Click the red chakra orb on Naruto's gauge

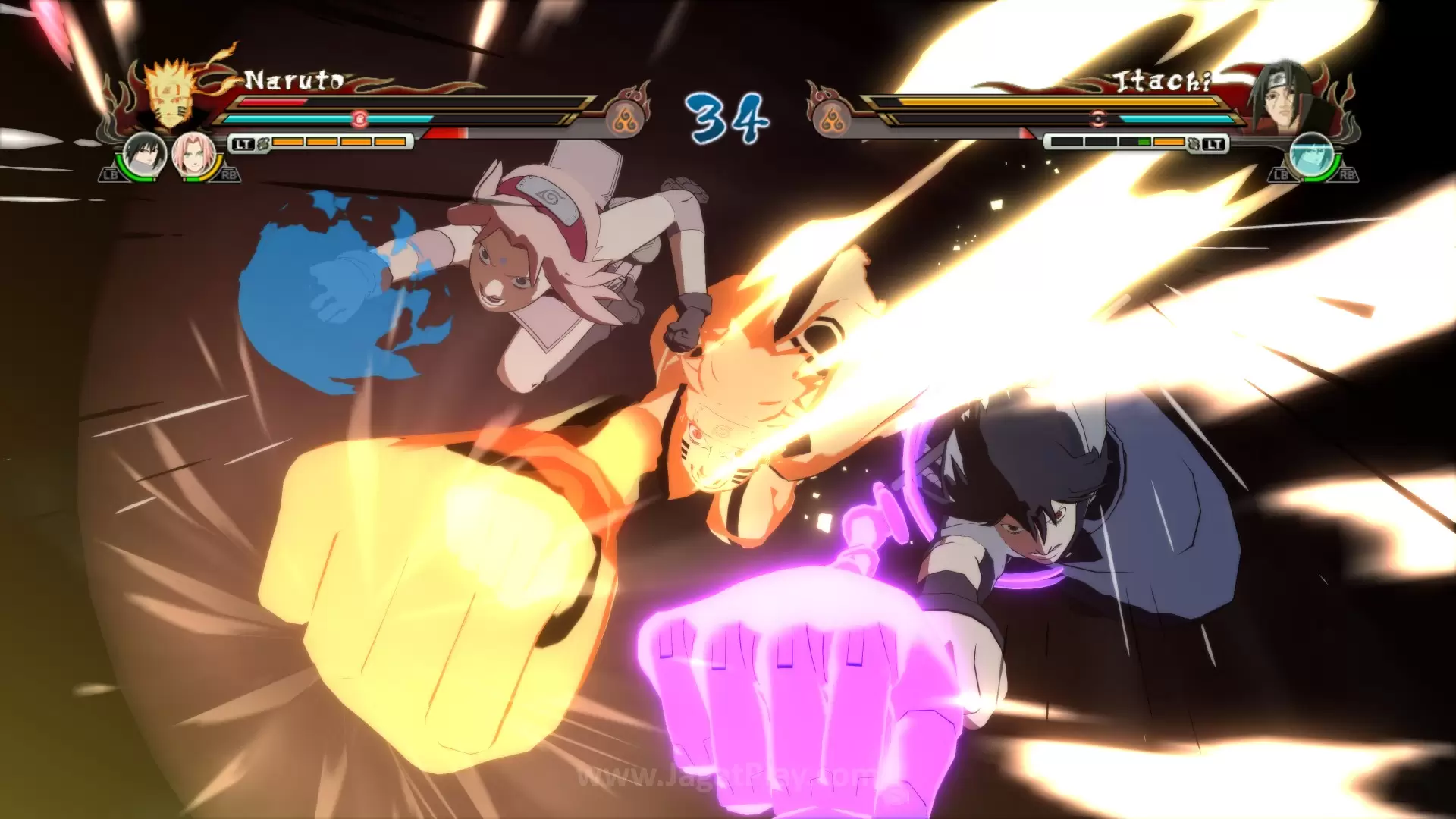pyautogui.click(x=359, y=118)
